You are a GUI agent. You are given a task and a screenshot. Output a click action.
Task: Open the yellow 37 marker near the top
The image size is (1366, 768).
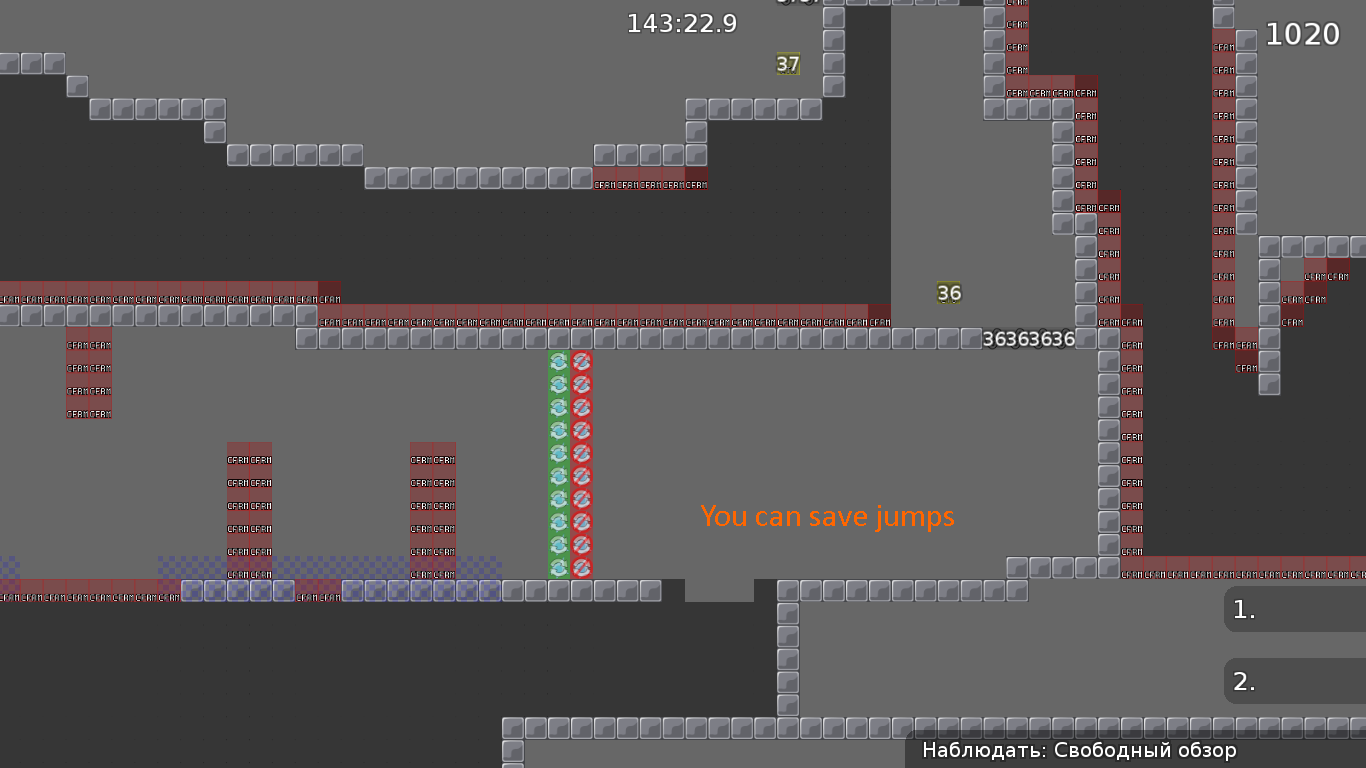click(x=786, y=64)
